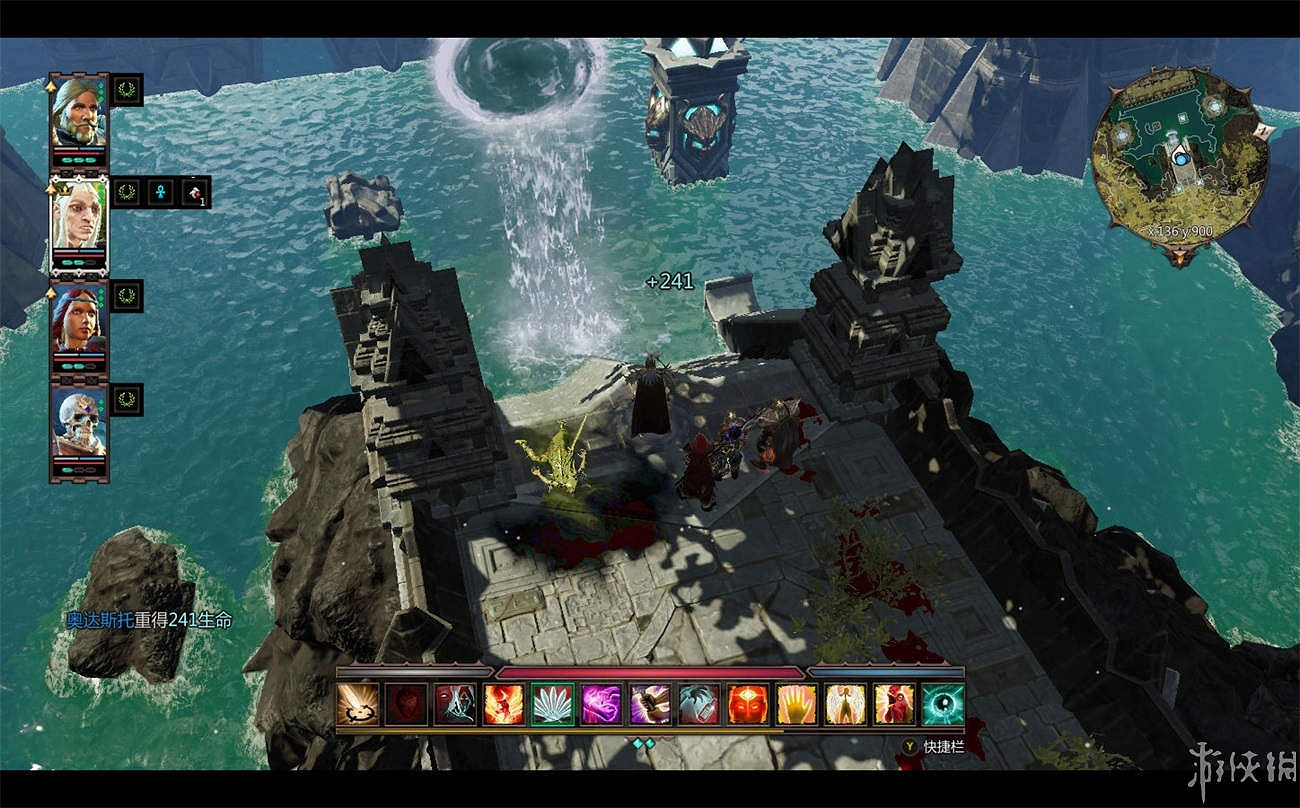Cast the fiery figure skill
This screenshot has height=808, width=1300.
click(x=504, y=704)
